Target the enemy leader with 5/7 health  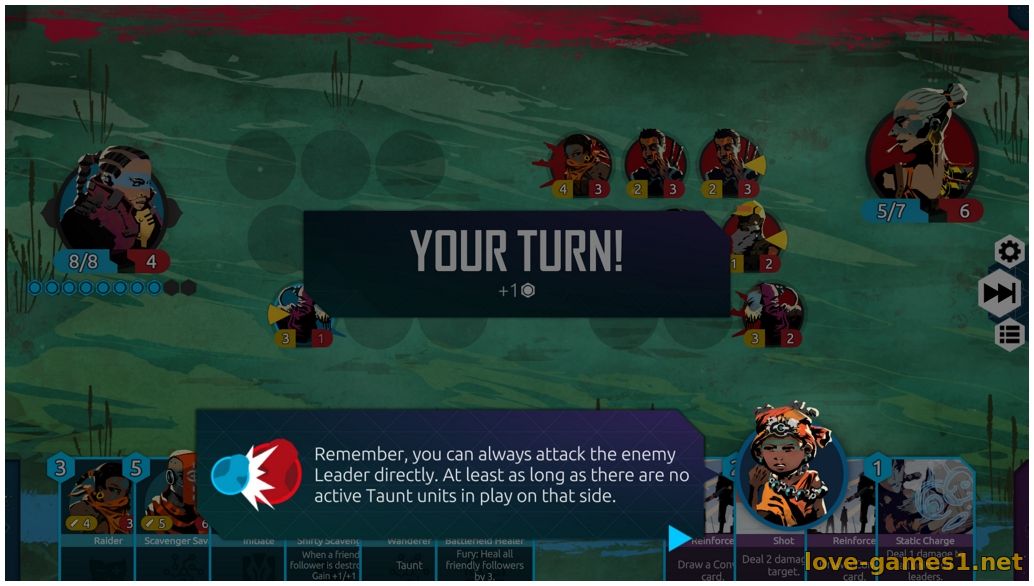[x=920, y=150]
